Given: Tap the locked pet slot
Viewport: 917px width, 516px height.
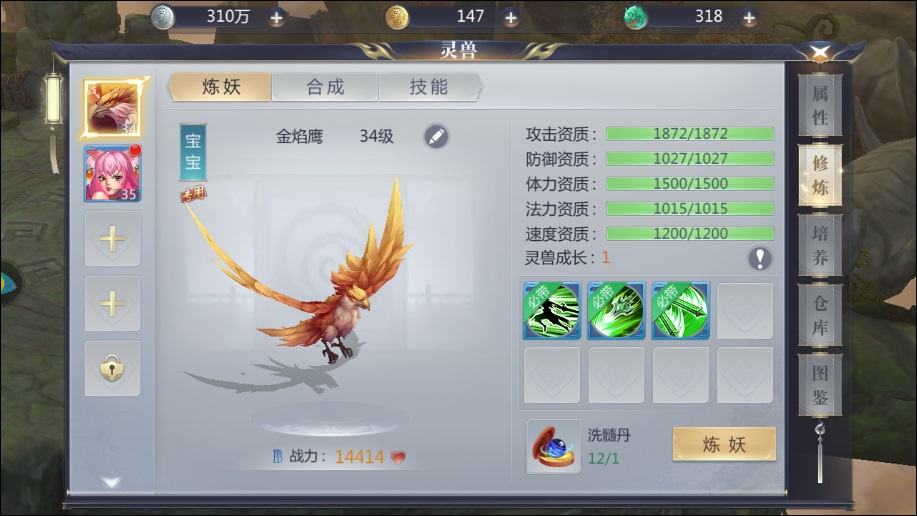Looking at the screenshot, I should [112, 368].
